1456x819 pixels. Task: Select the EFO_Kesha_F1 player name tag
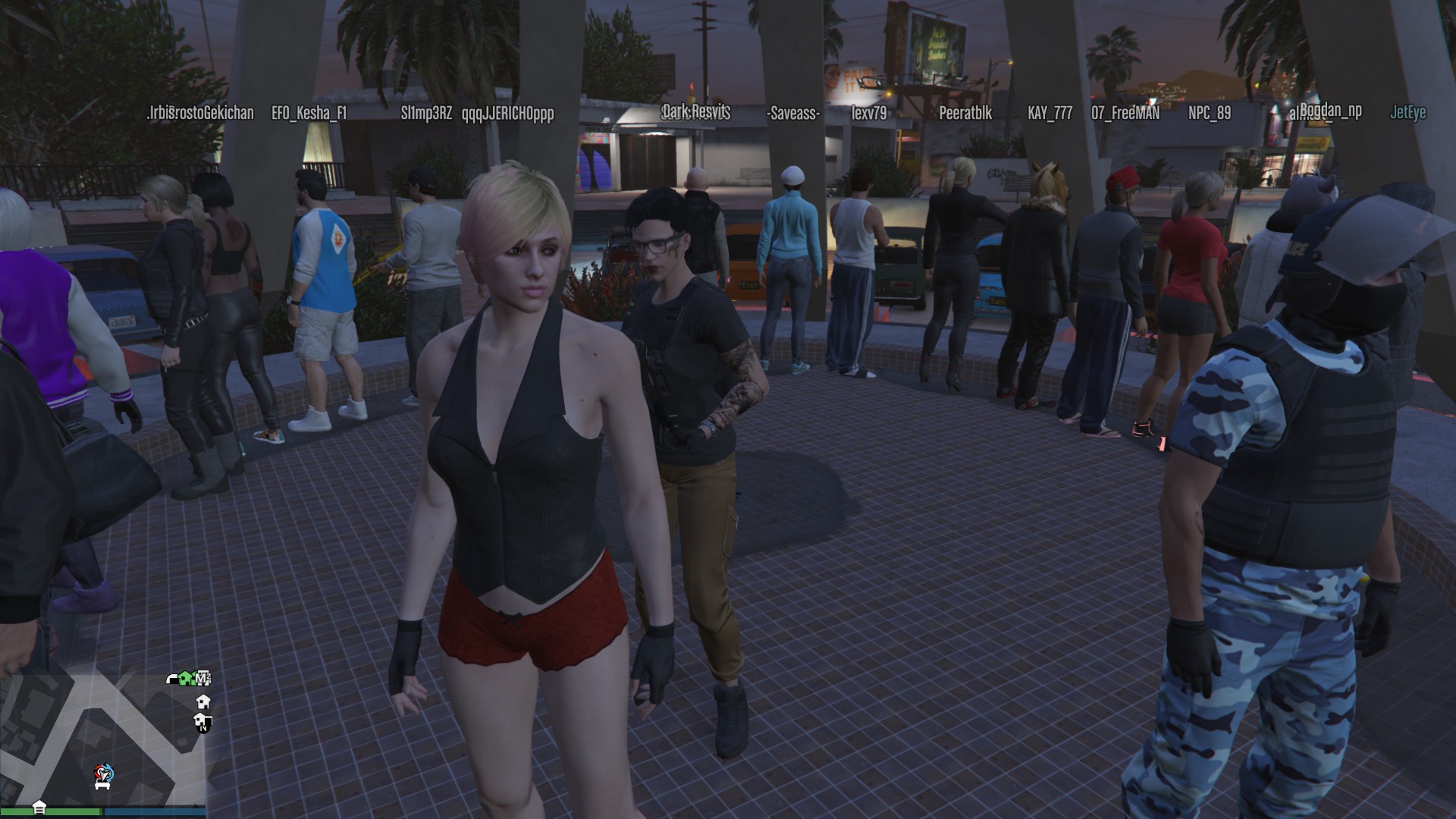309,113
